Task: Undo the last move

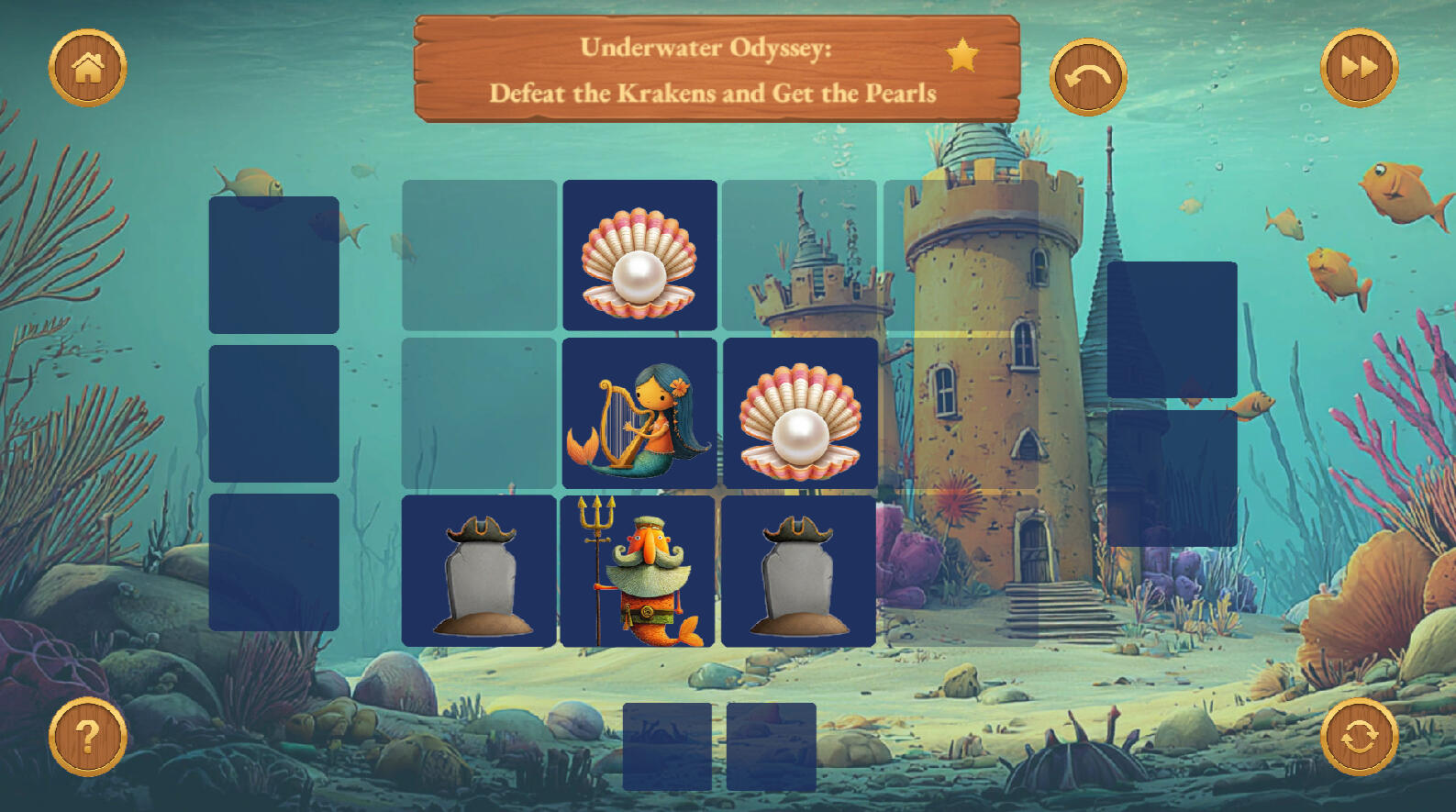Action: coord(1087,77)
